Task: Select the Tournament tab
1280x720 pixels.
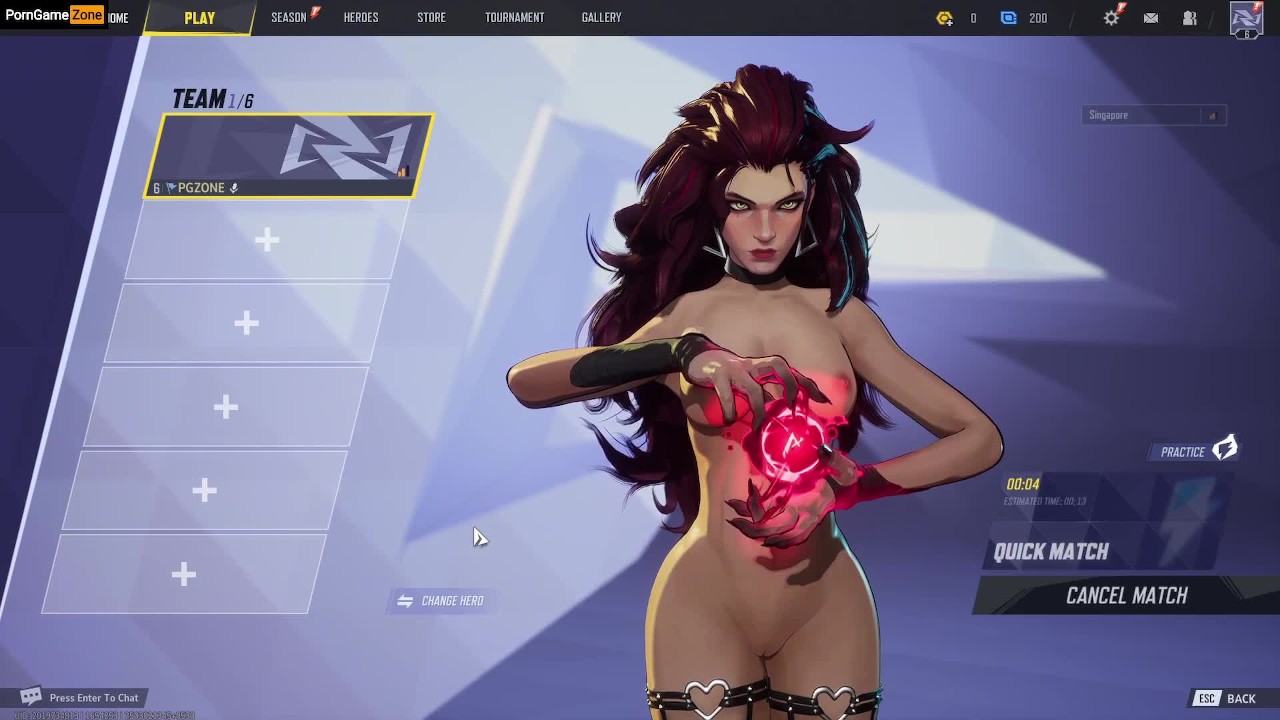Action: [x=514, y=17]
